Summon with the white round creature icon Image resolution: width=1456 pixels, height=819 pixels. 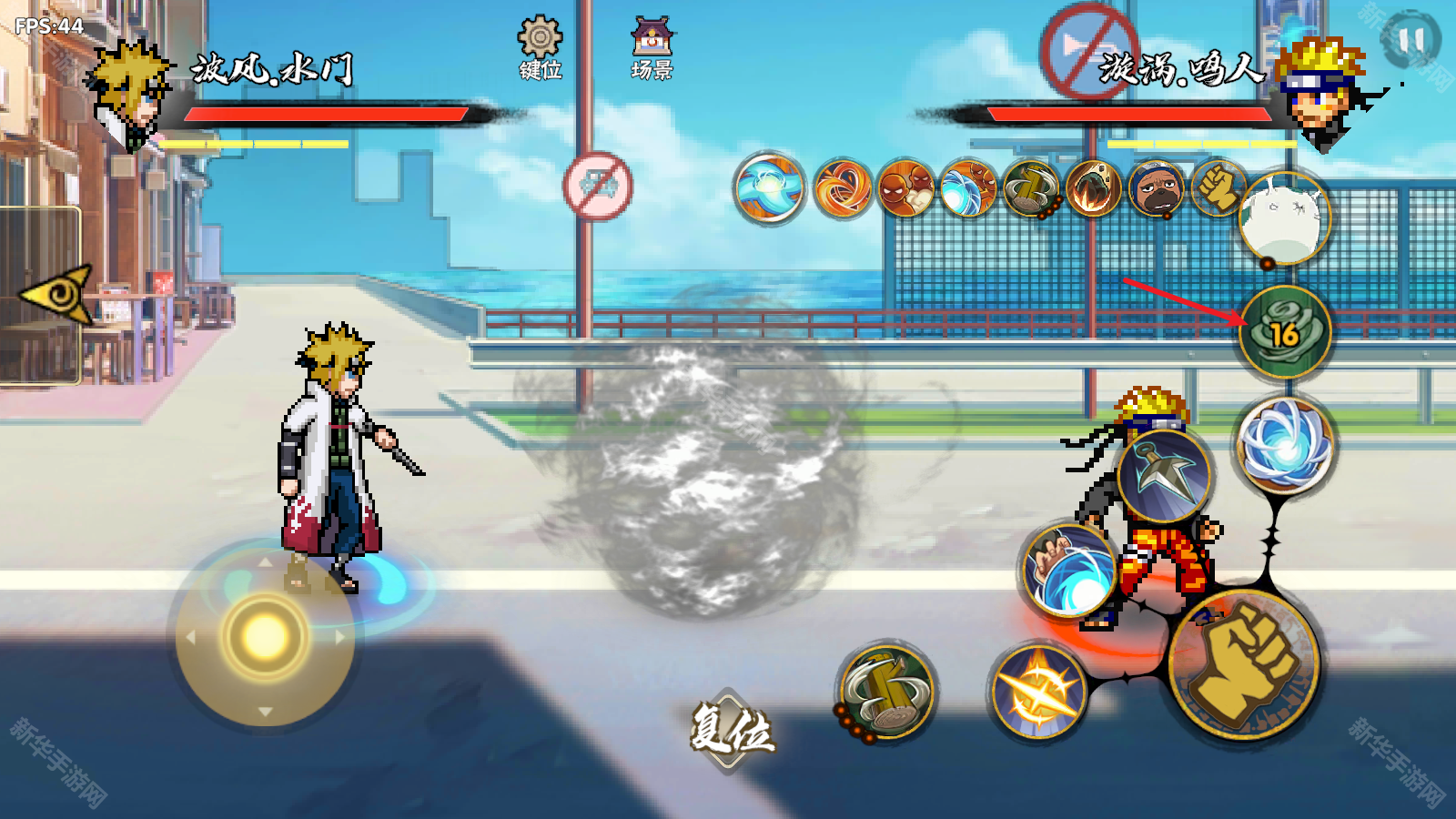point(1285,218)
